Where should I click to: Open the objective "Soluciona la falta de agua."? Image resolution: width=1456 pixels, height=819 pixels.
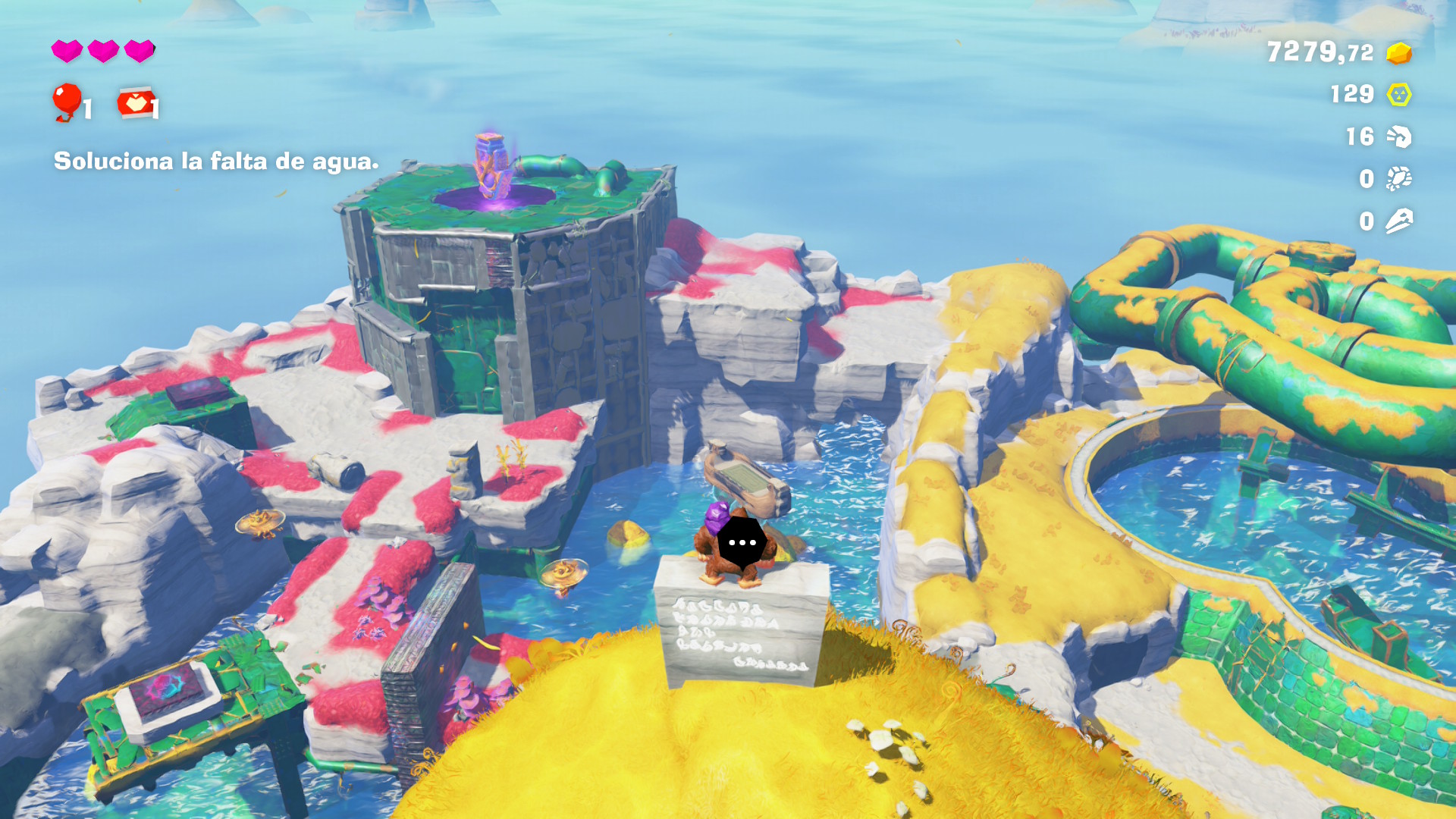click(216, 162)
